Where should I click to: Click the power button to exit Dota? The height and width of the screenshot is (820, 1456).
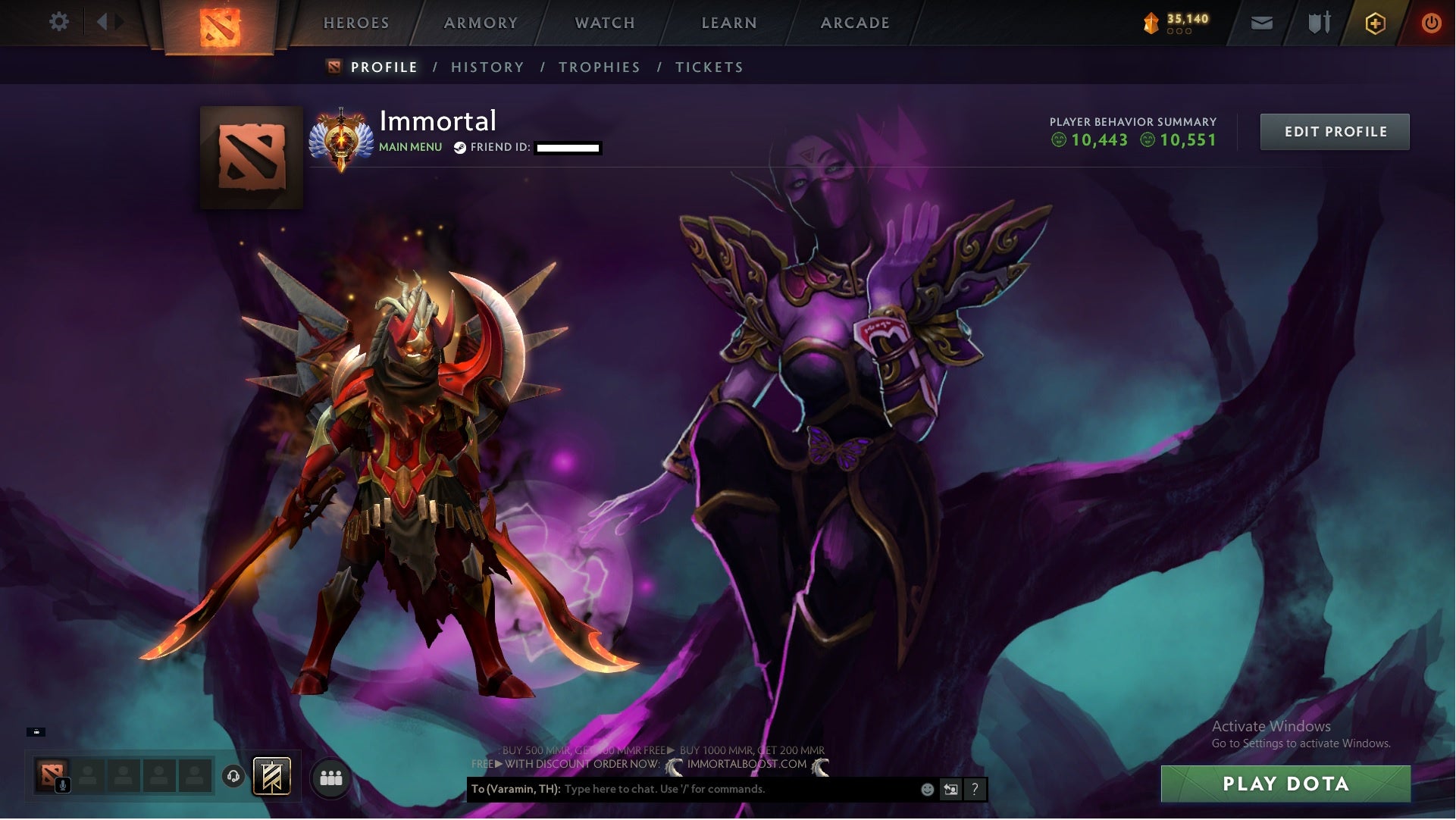[x=1431, y=23]
